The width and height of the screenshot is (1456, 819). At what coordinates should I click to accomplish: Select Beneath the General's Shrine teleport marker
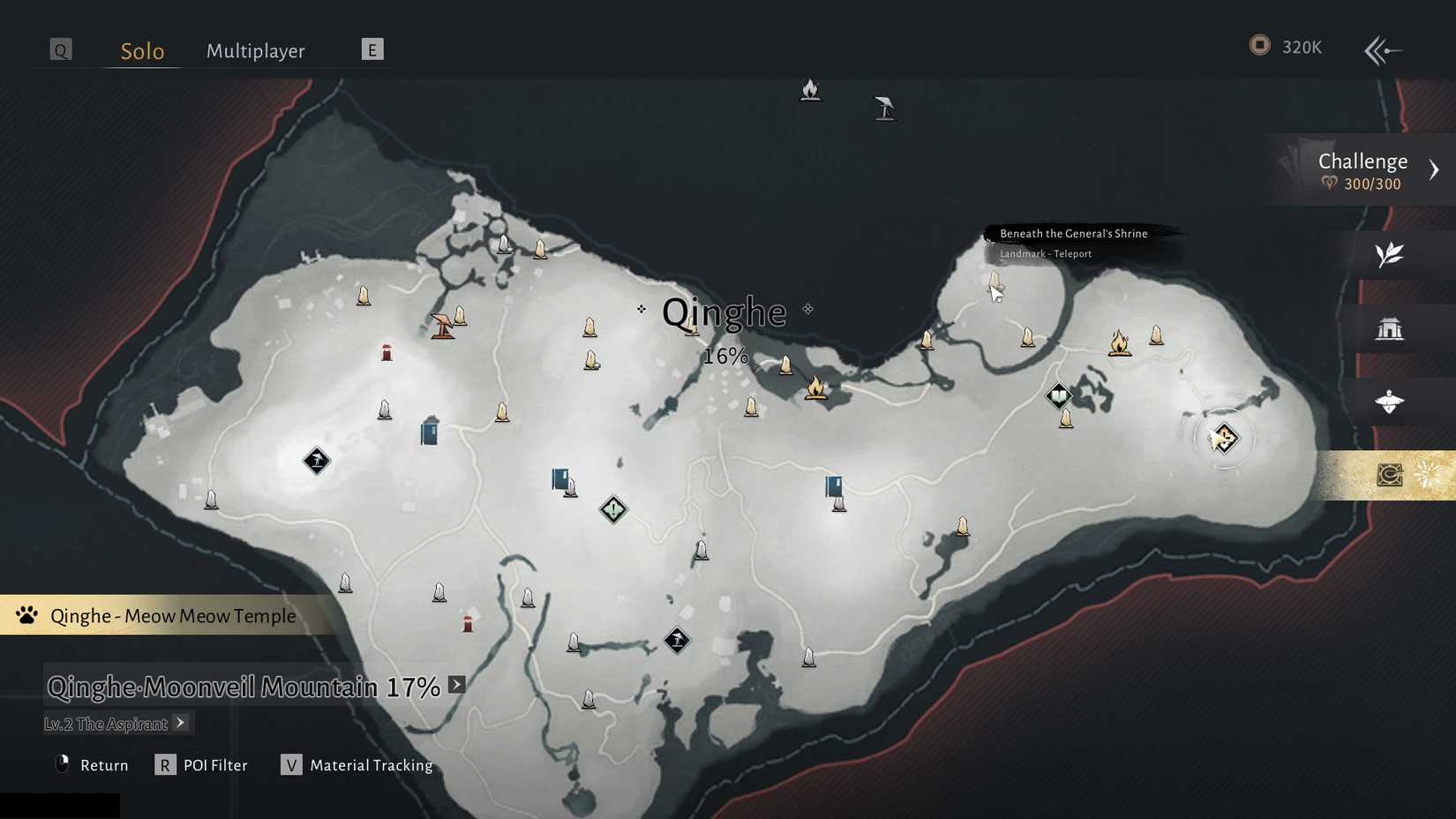point(994,282)
